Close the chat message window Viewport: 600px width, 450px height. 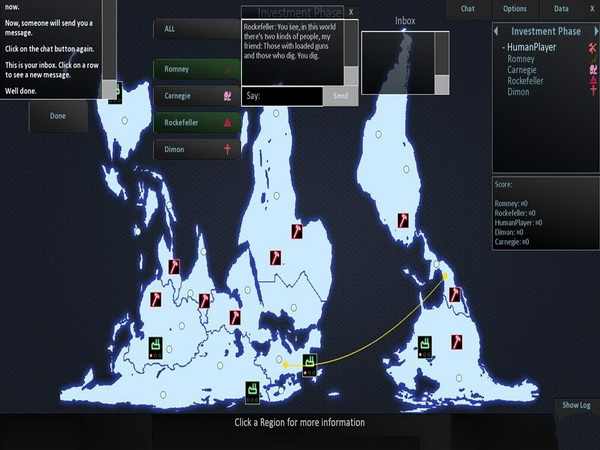pyautogui.click(x=351, y=12)
